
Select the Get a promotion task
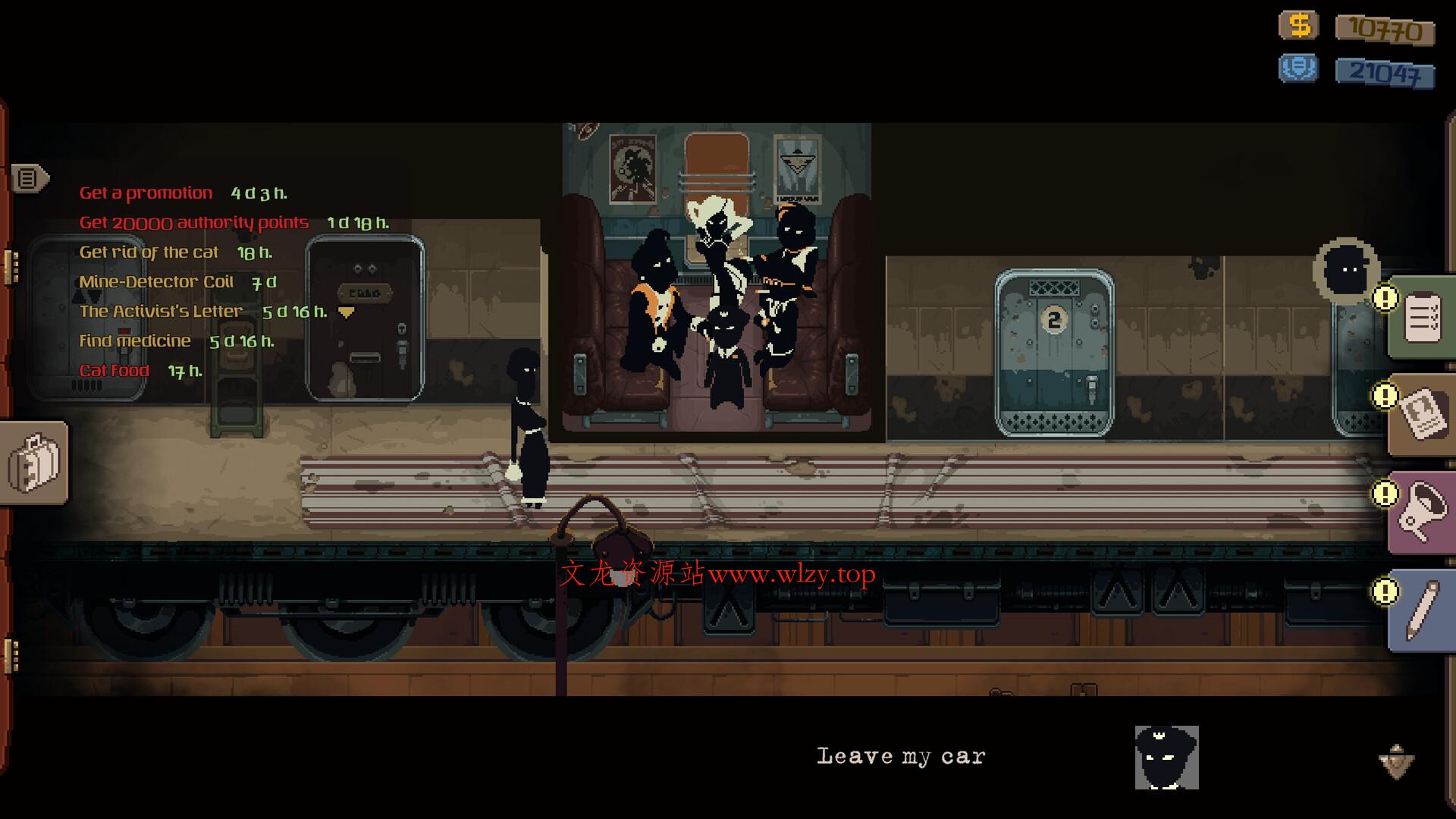(x=146, y=193)
